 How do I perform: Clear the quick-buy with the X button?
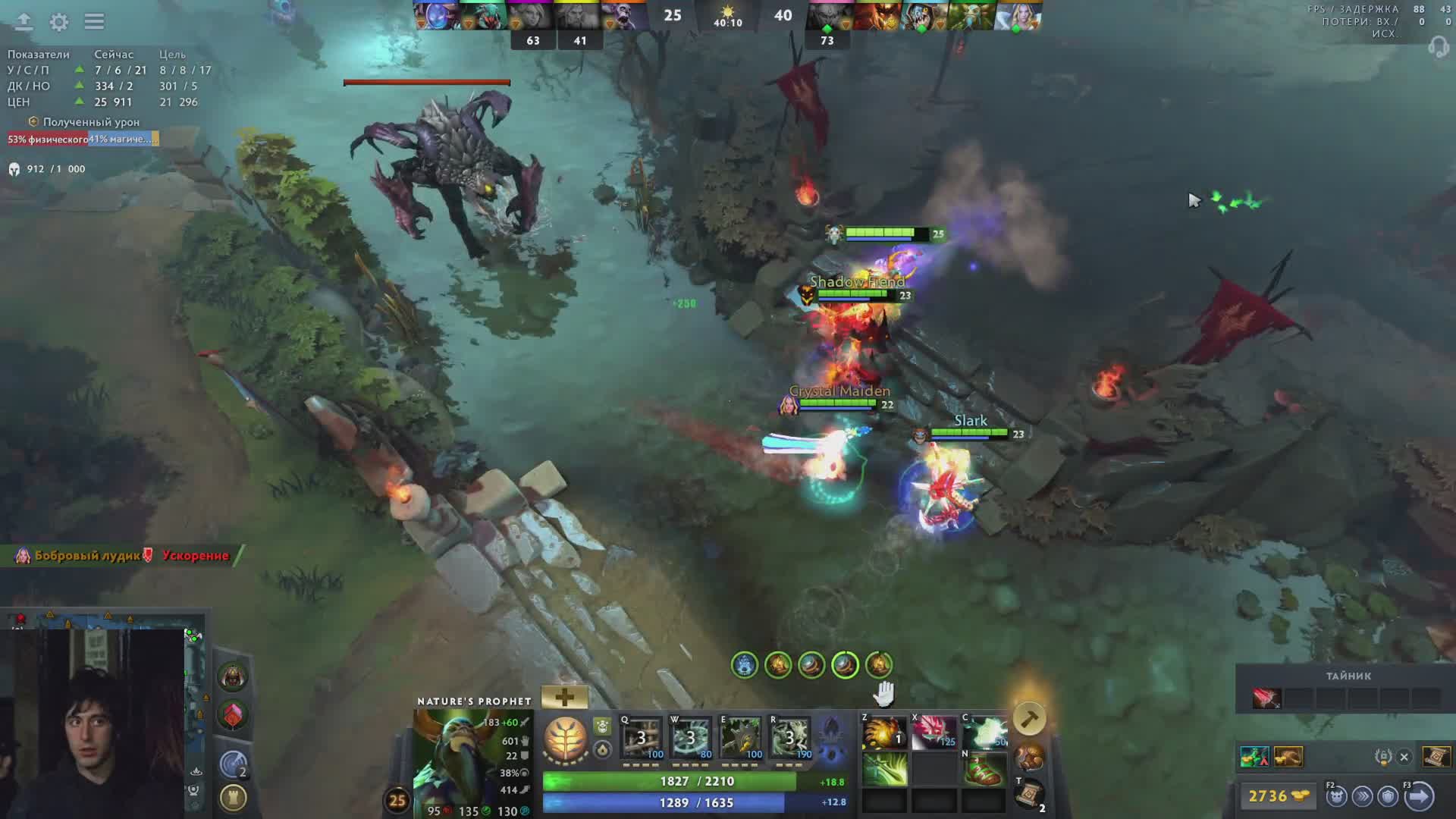[x=1404, y=757]
